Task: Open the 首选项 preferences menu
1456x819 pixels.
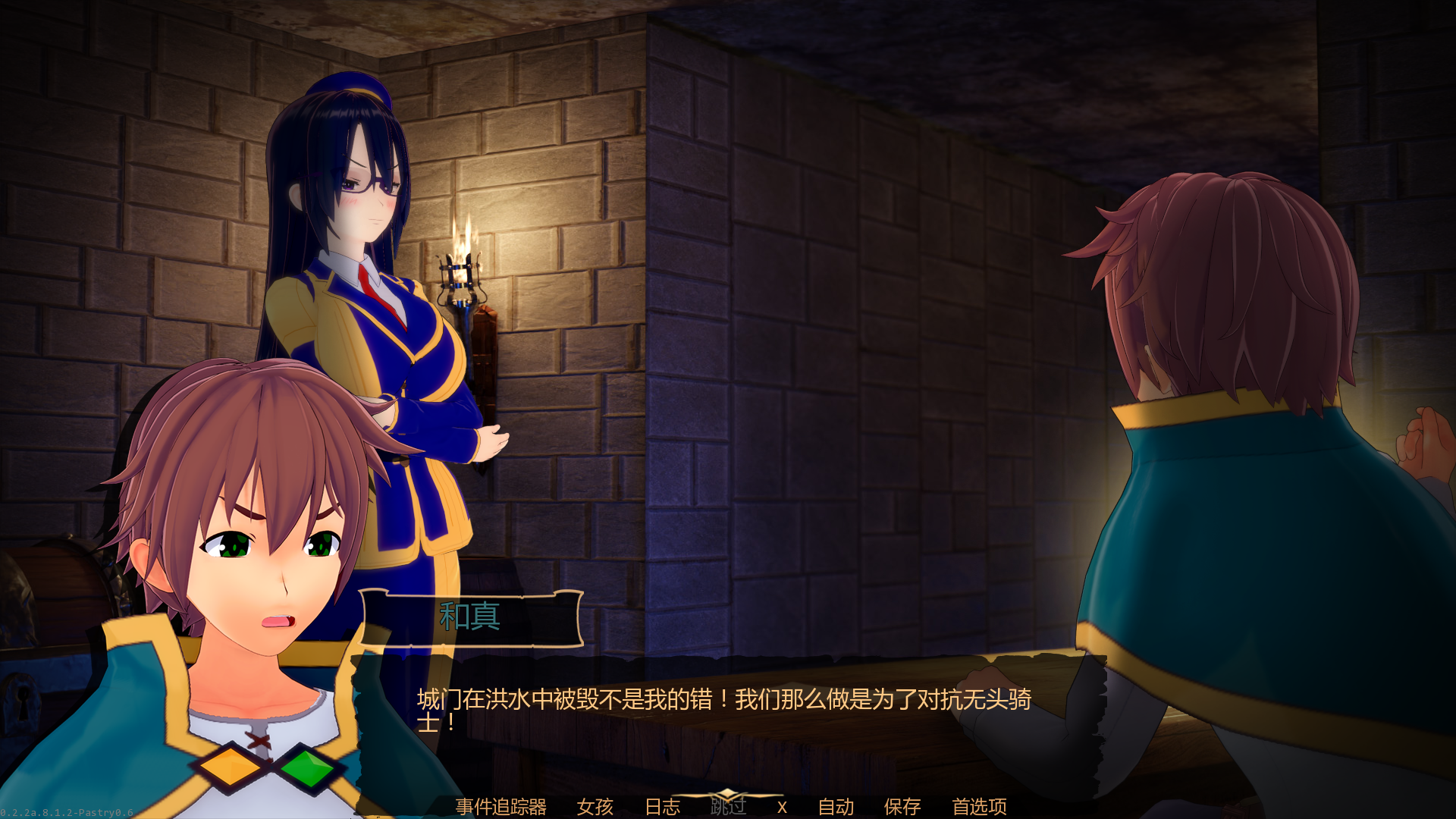Action: [979, 806]
